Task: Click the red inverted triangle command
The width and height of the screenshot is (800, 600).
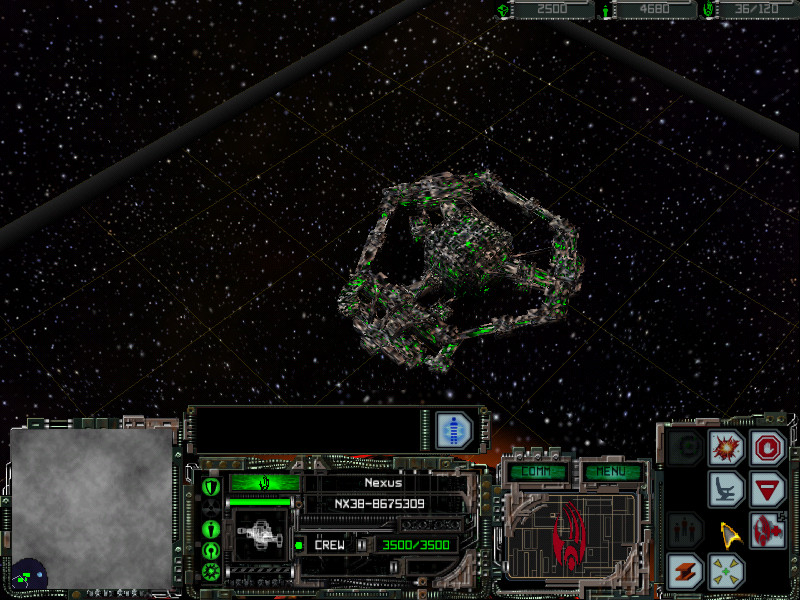Action: [x=769, y=489]
